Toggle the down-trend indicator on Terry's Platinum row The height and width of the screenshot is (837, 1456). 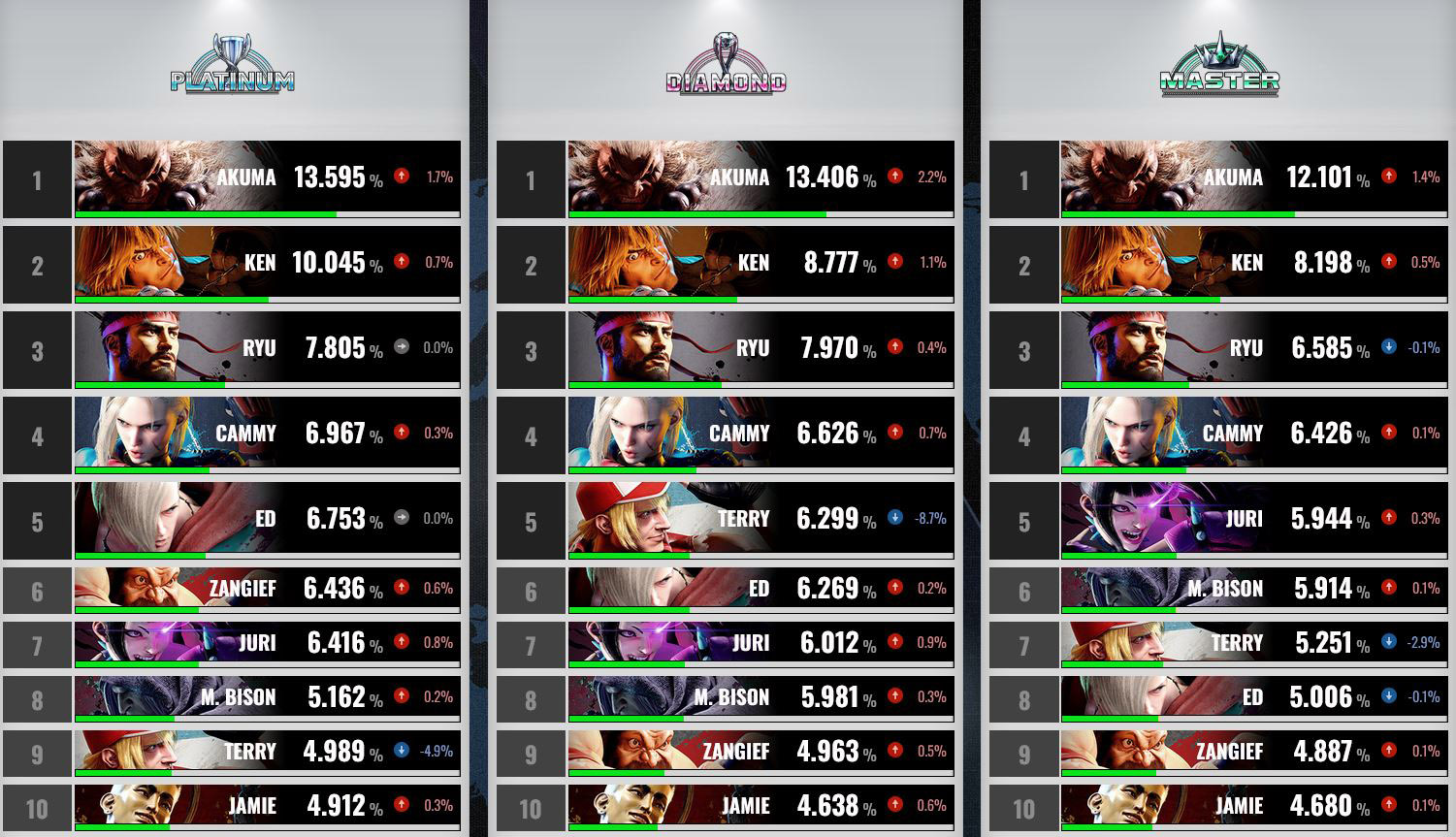point(401,750)
